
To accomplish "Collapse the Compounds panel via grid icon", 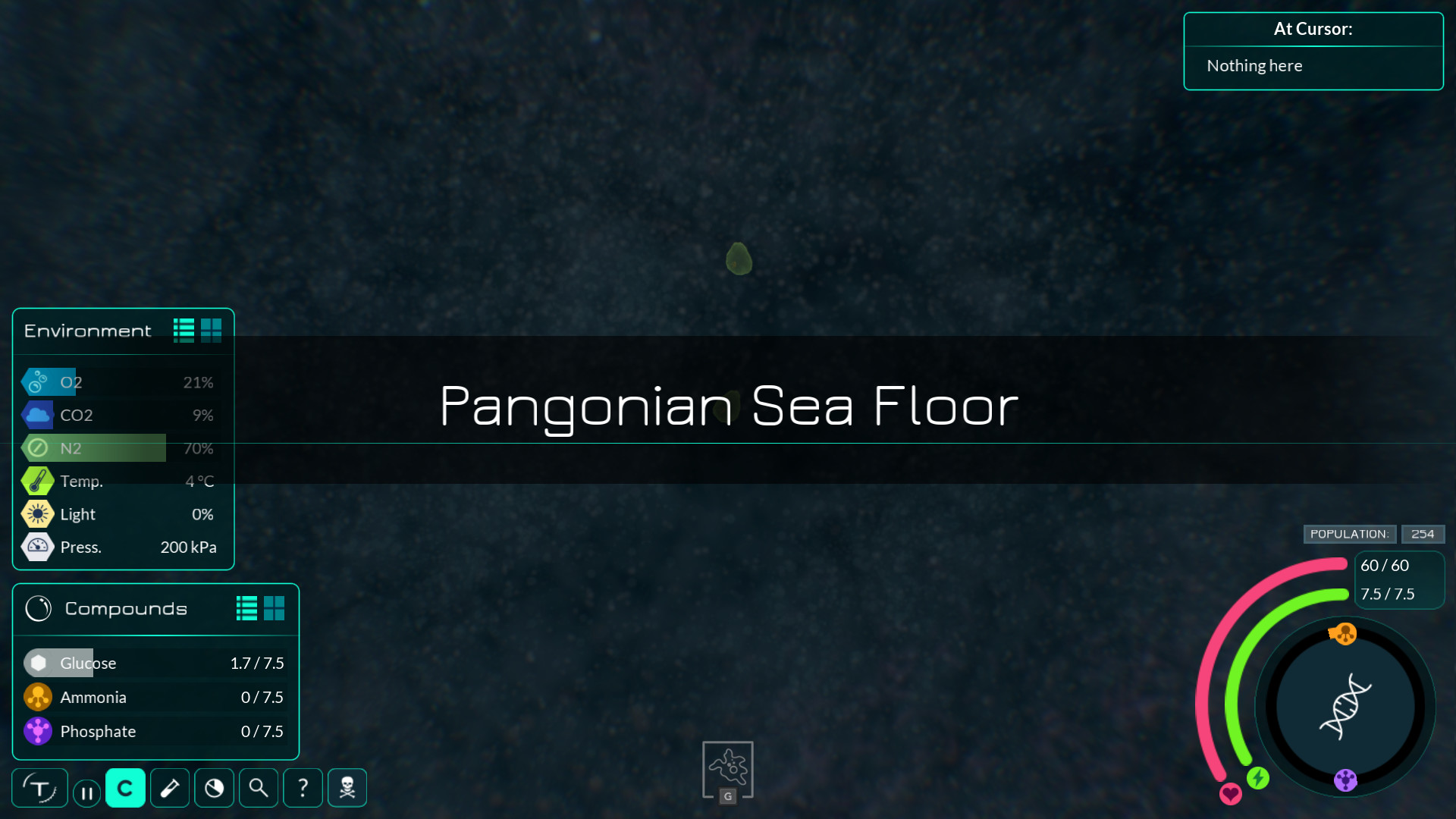I will point(275,608).
